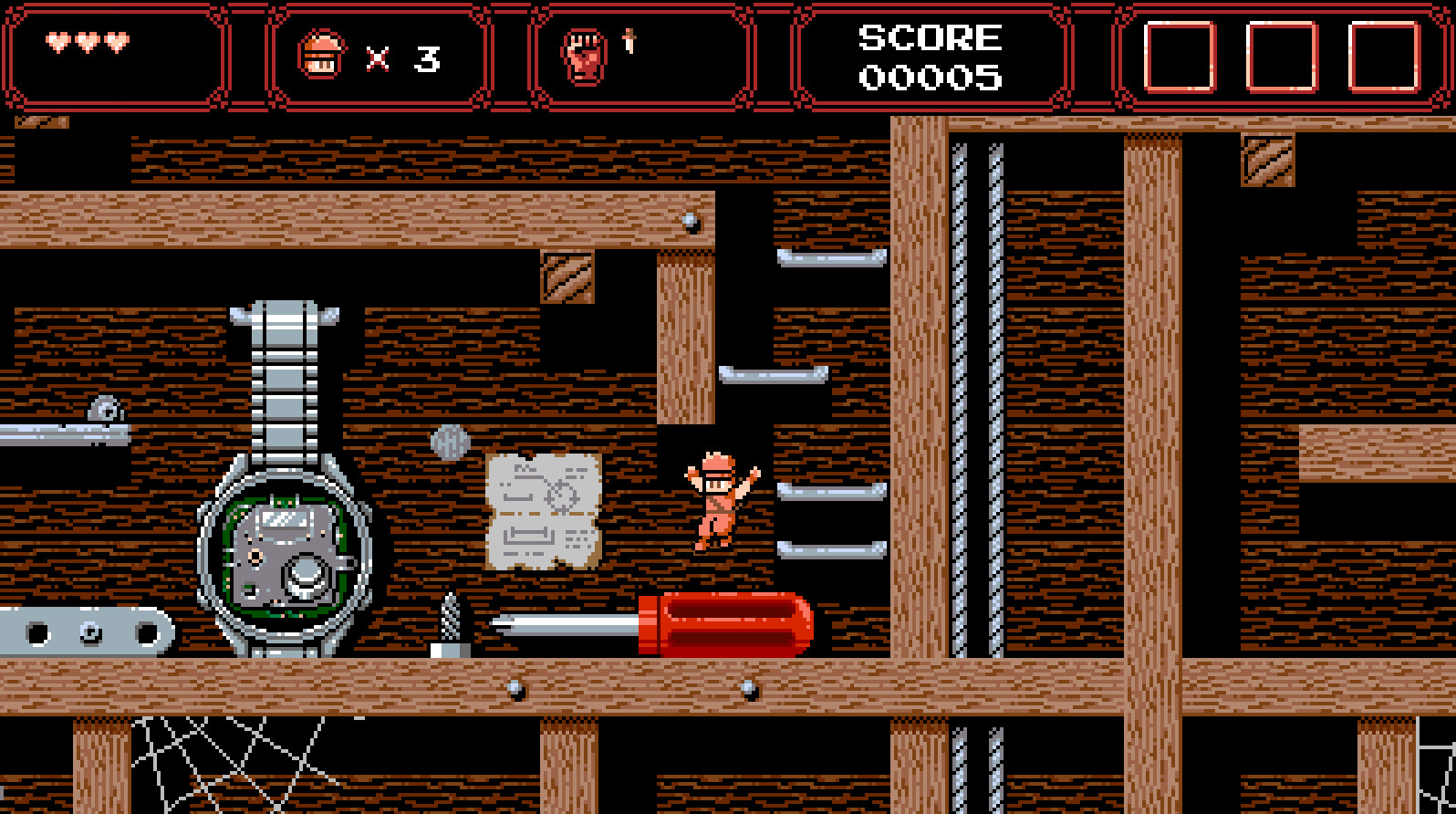Click the first heart in the health bar

click(57, 42)
